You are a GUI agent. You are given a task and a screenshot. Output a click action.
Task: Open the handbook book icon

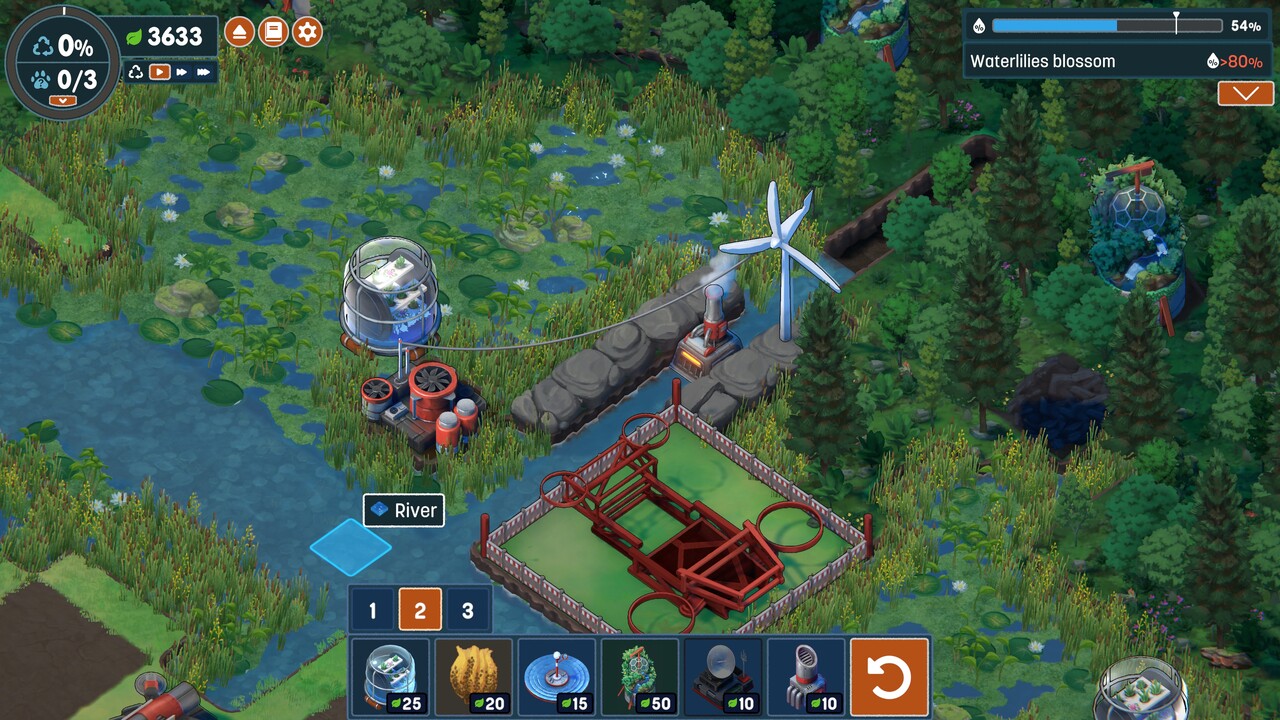[273, 32]
